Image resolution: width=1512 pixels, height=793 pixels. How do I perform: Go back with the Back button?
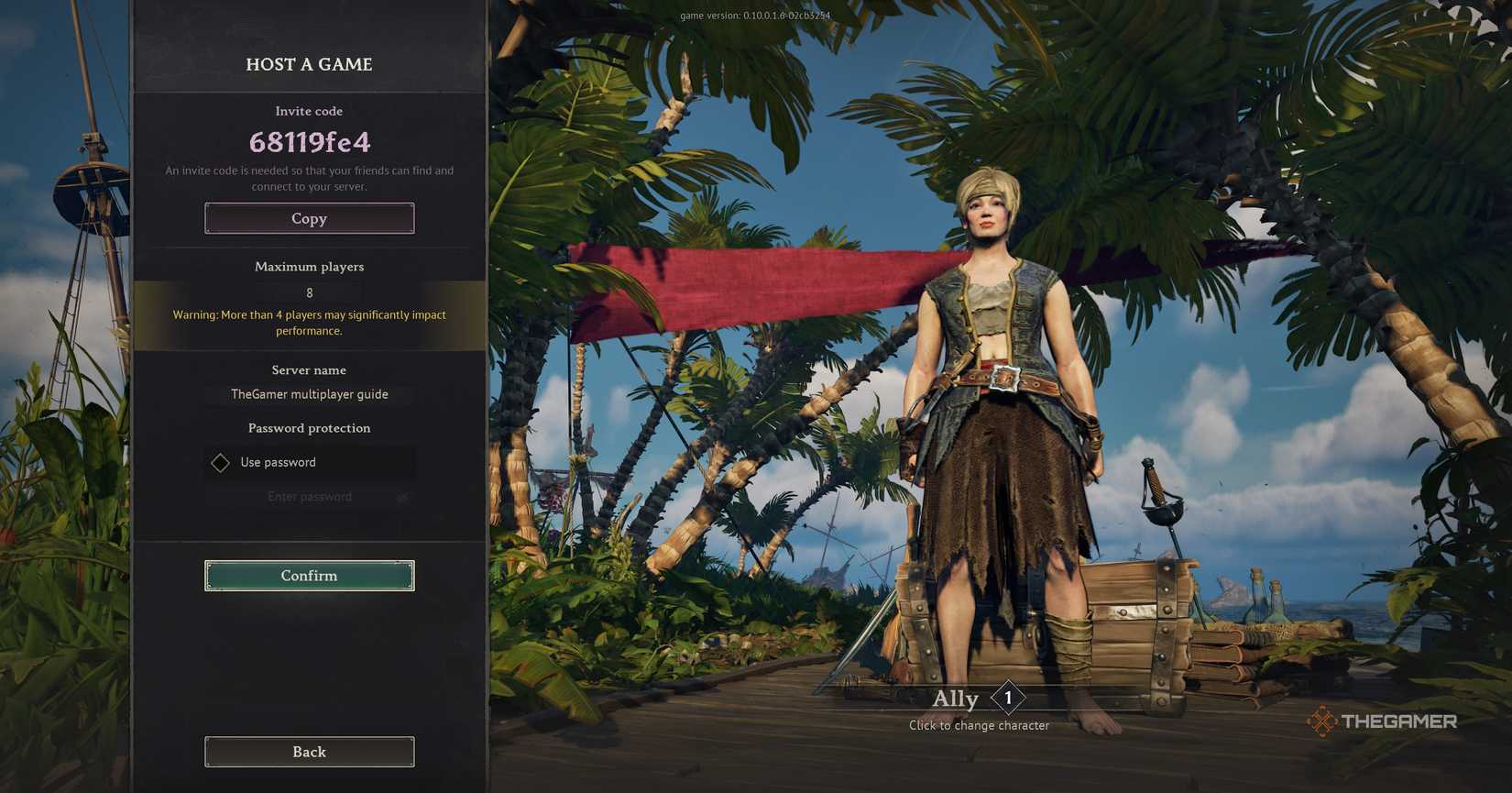309,752
